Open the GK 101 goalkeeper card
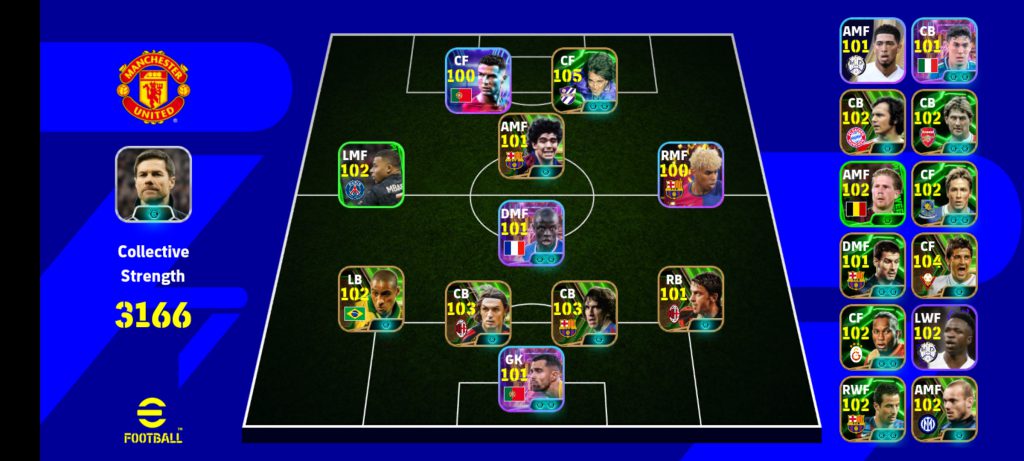This screenshot has width=1024, height=461. tap(531, 379)
